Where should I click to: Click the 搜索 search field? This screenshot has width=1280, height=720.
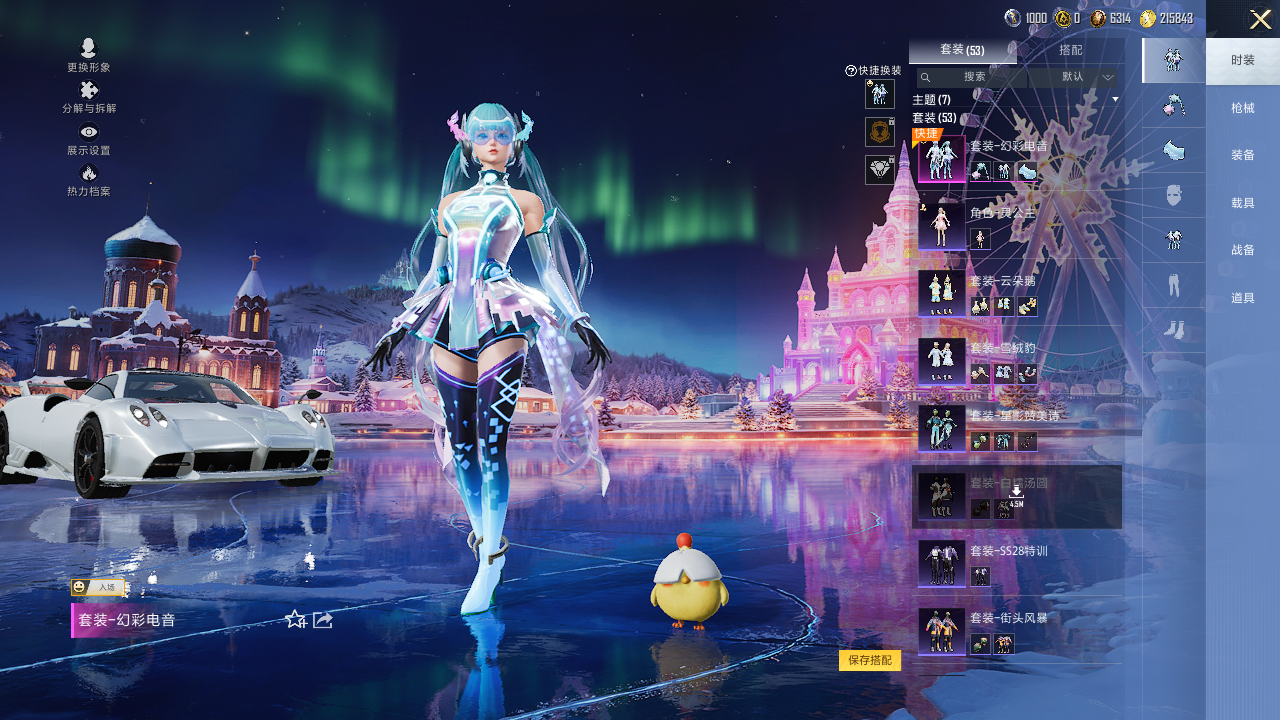pos(974,77)
